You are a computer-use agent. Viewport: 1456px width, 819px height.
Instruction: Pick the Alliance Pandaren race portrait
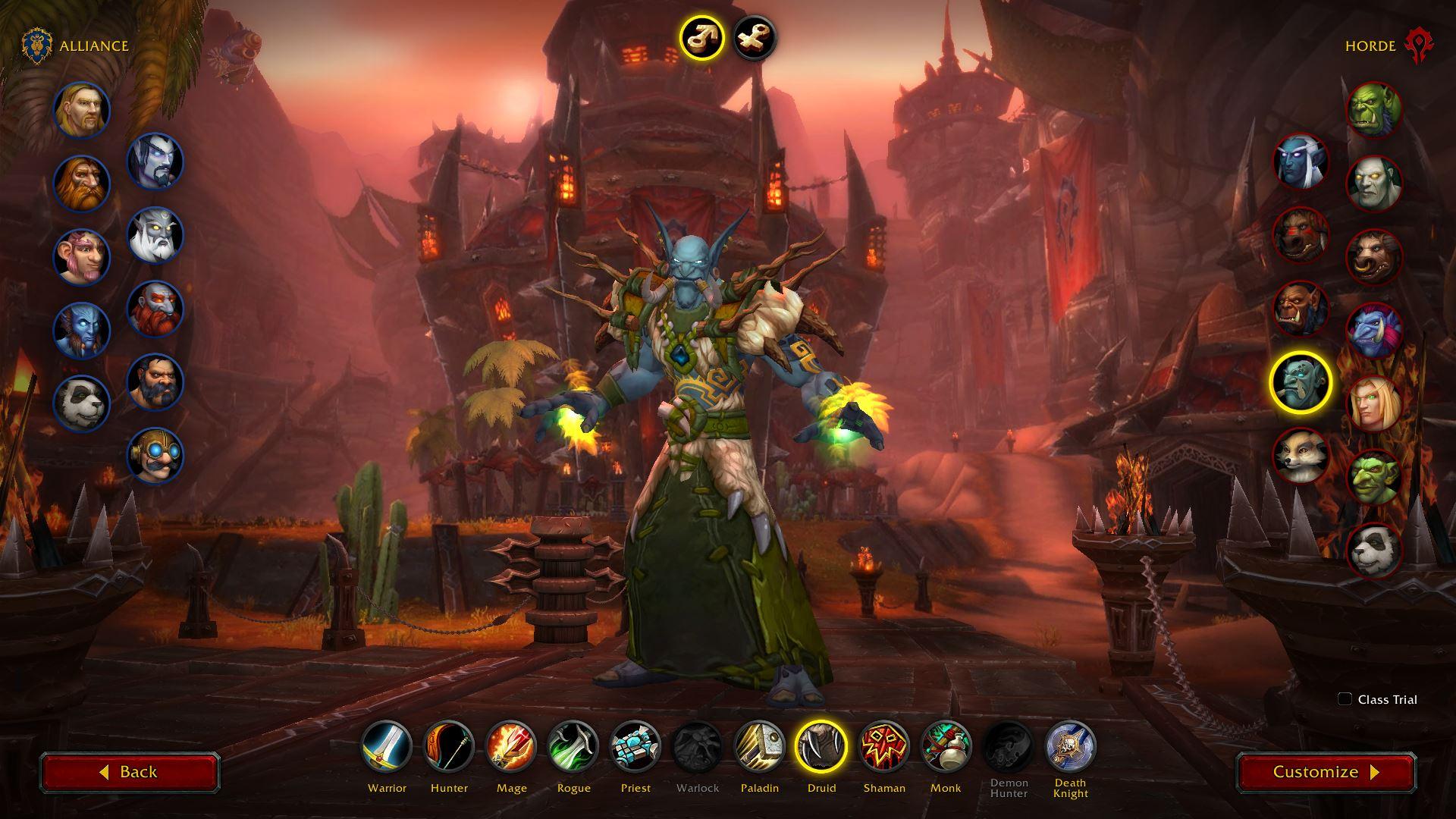[x=82, y=403]
